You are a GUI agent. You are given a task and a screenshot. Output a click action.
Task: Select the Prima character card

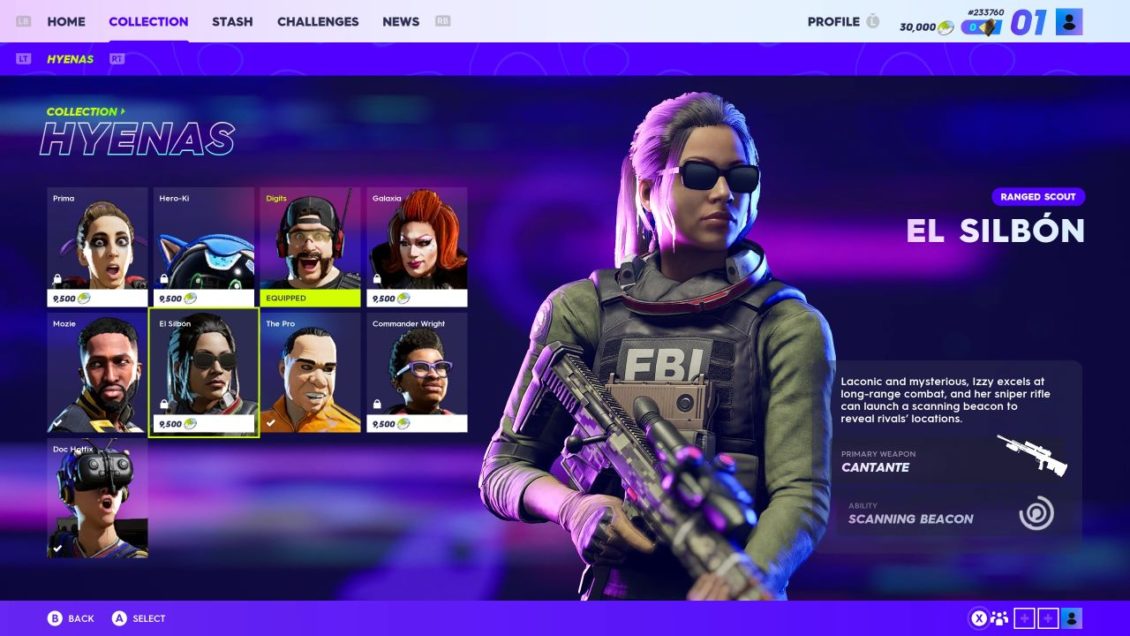pyautogui.click(x=97, y=247)
